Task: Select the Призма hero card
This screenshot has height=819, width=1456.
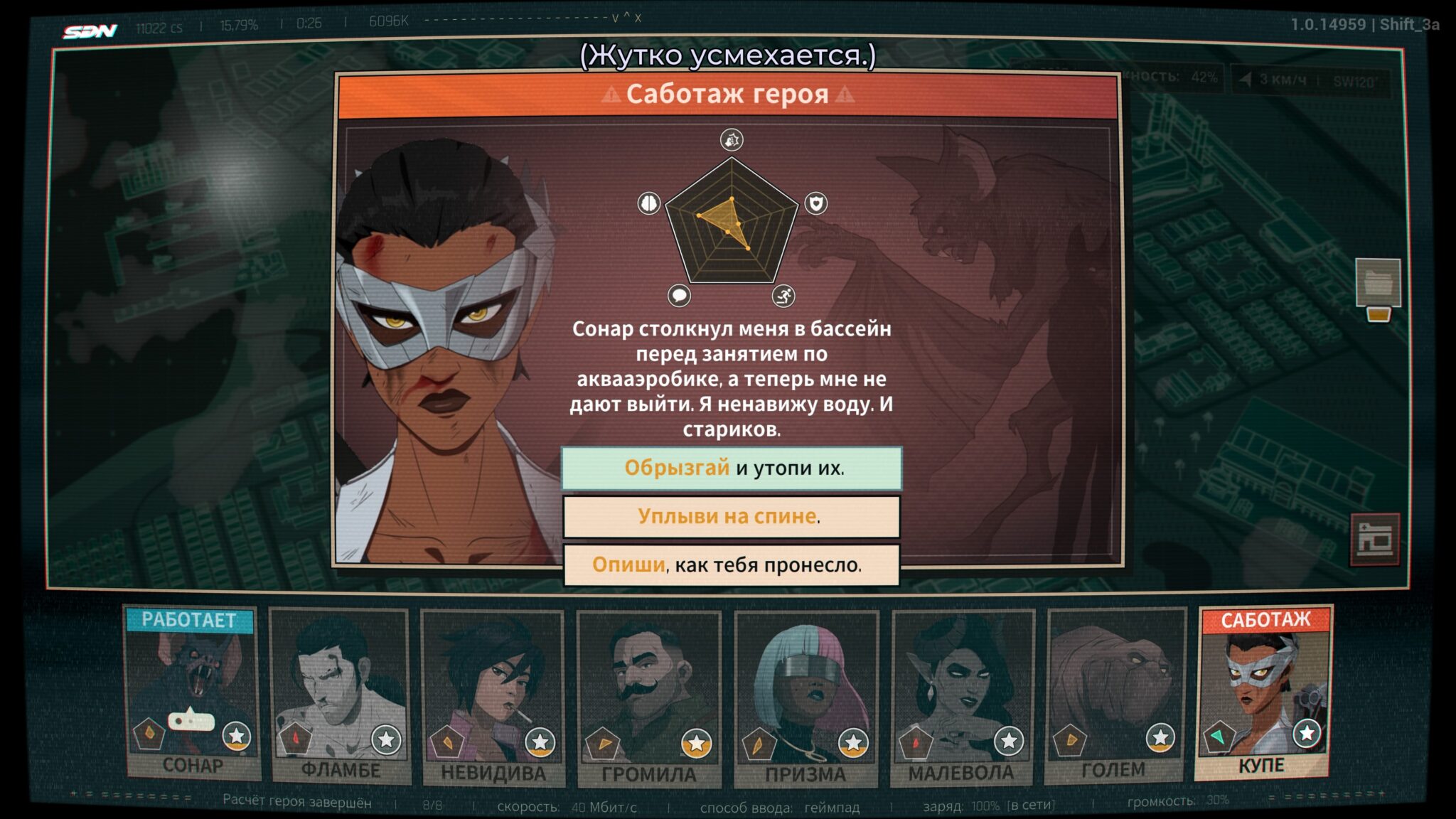Action: (x=806, y=698)
